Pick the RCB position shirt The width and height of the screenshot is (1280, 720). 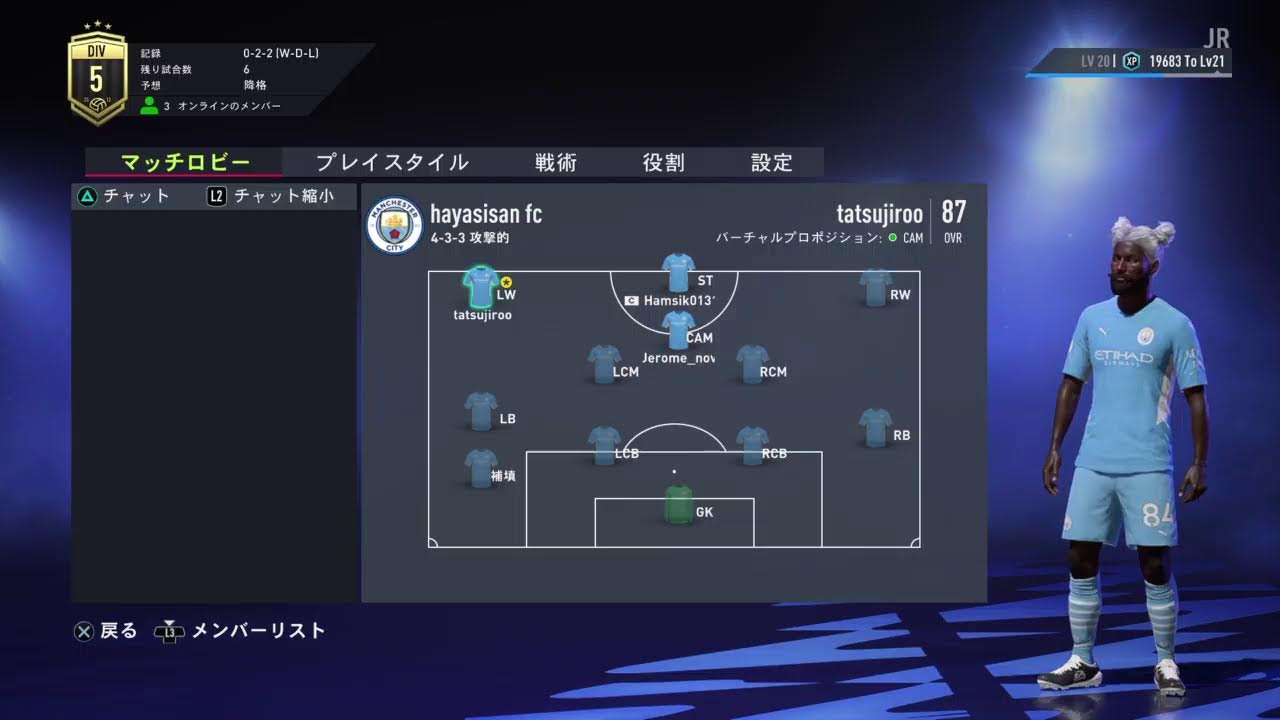click(x=752, y=445)
